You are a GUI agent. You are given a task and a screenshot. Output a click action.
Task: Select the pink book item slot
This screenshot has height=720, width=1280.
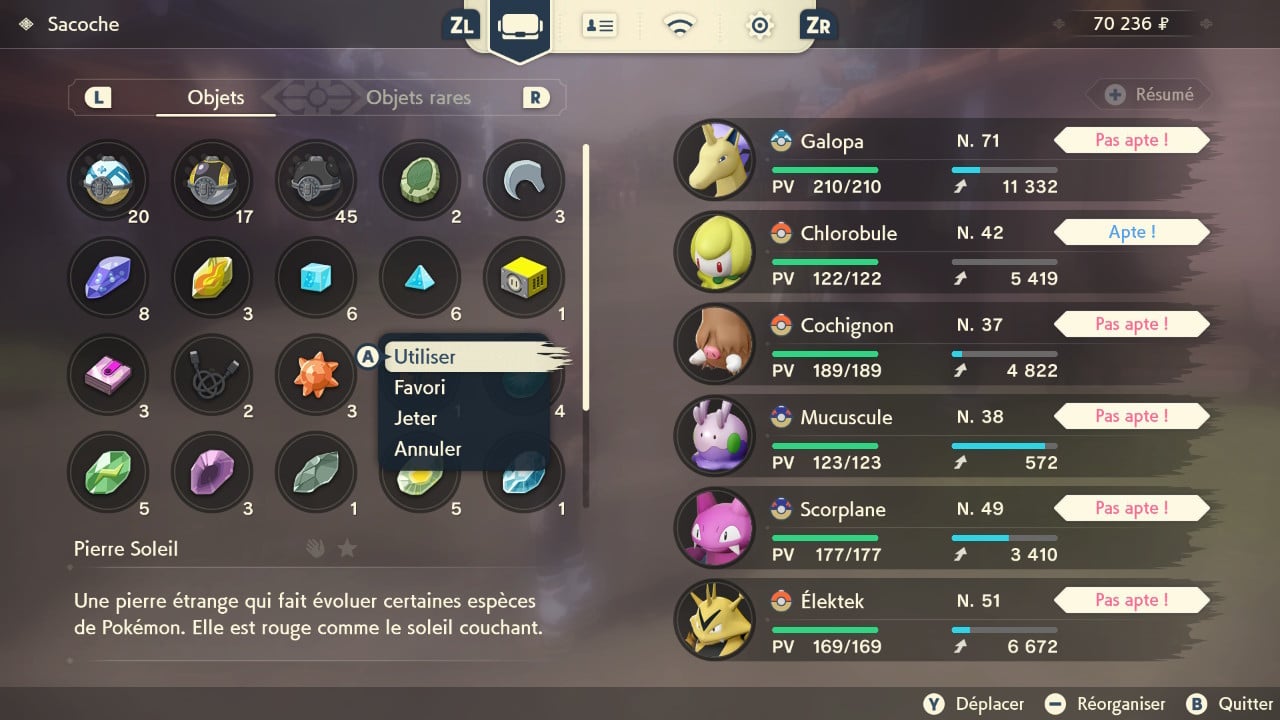coord(108,376)
